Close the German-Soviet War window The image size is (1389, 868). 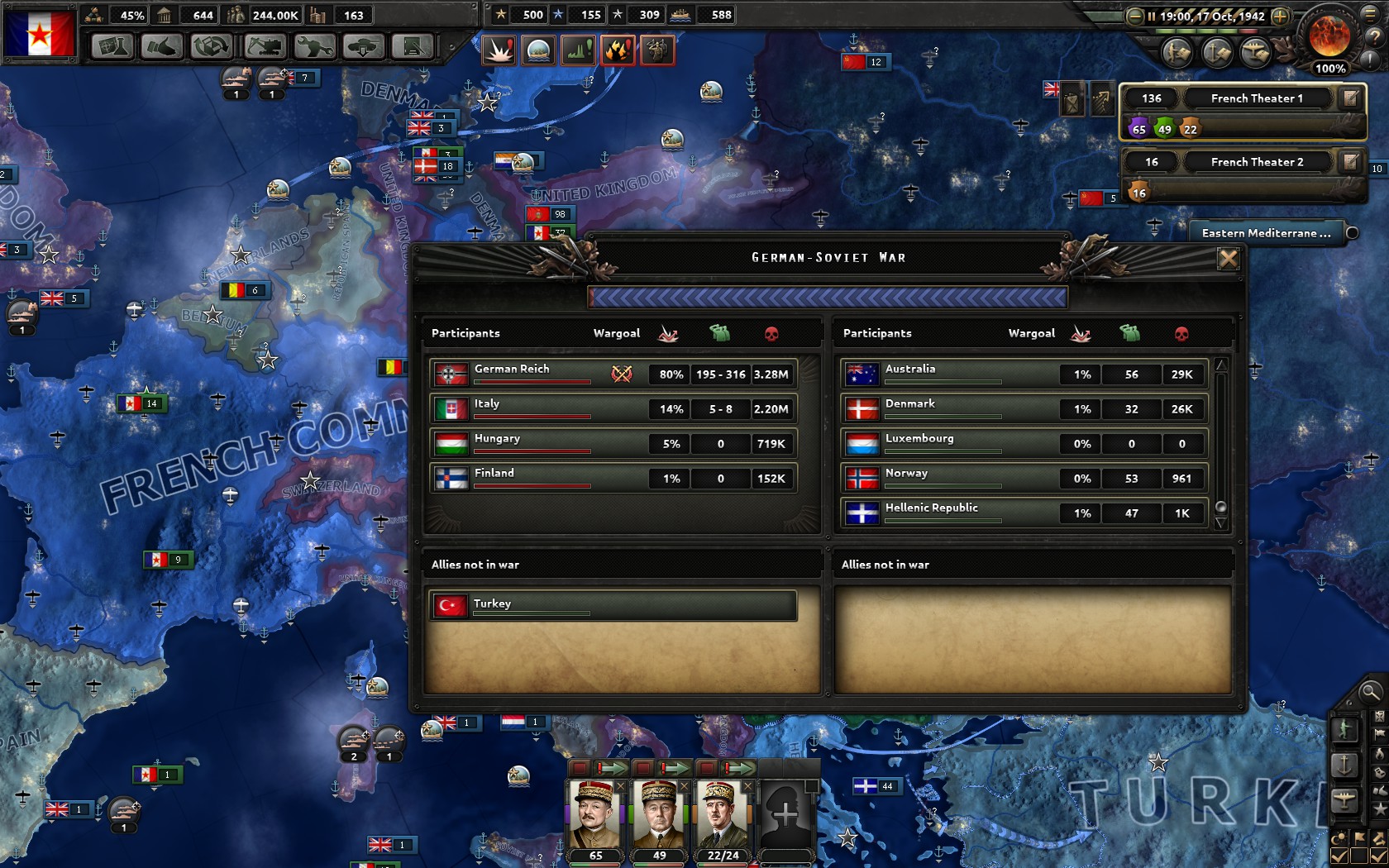click(x=1228, y=259)
